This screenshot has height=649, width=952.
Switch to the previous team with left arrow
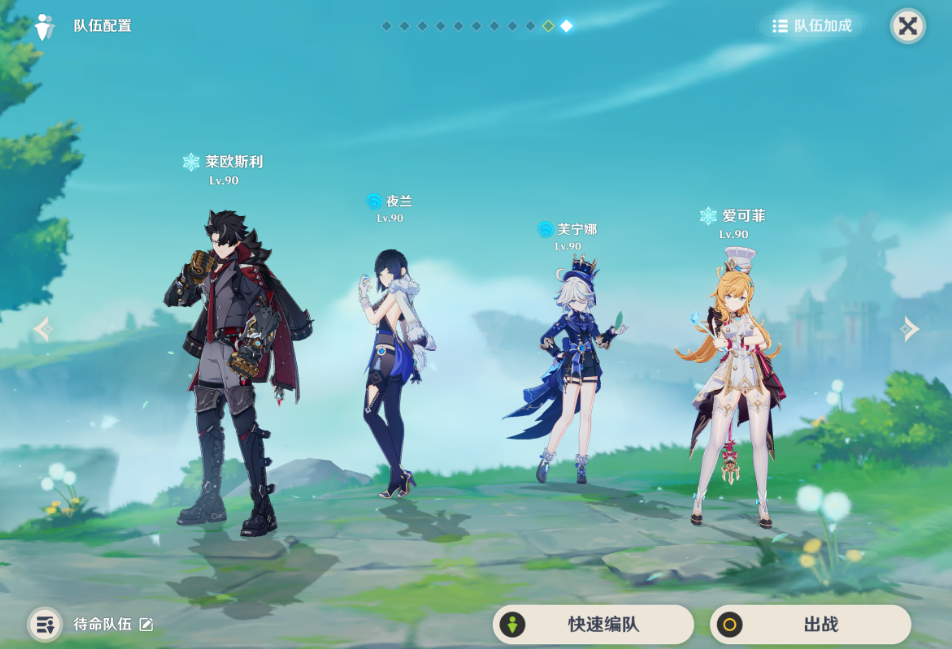tap(42, 329)
